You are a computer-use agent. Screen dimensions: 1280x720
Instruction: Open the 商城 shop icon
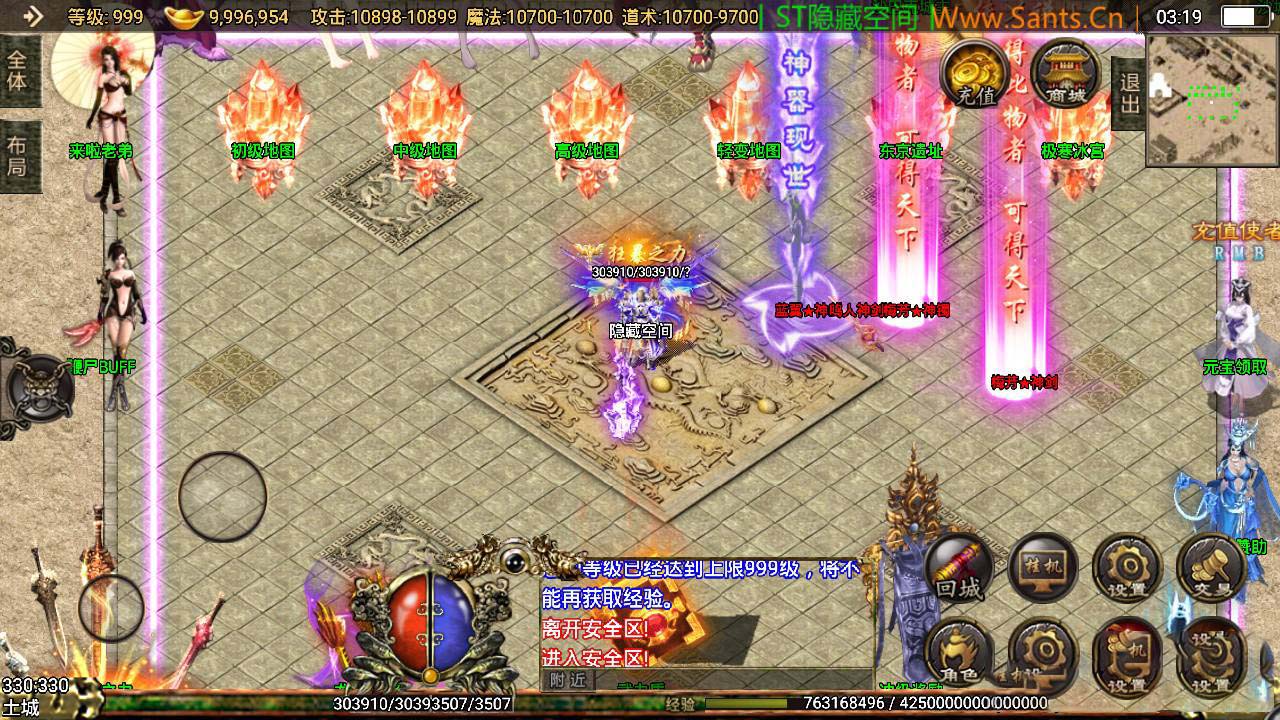[x=1064, y=71]
